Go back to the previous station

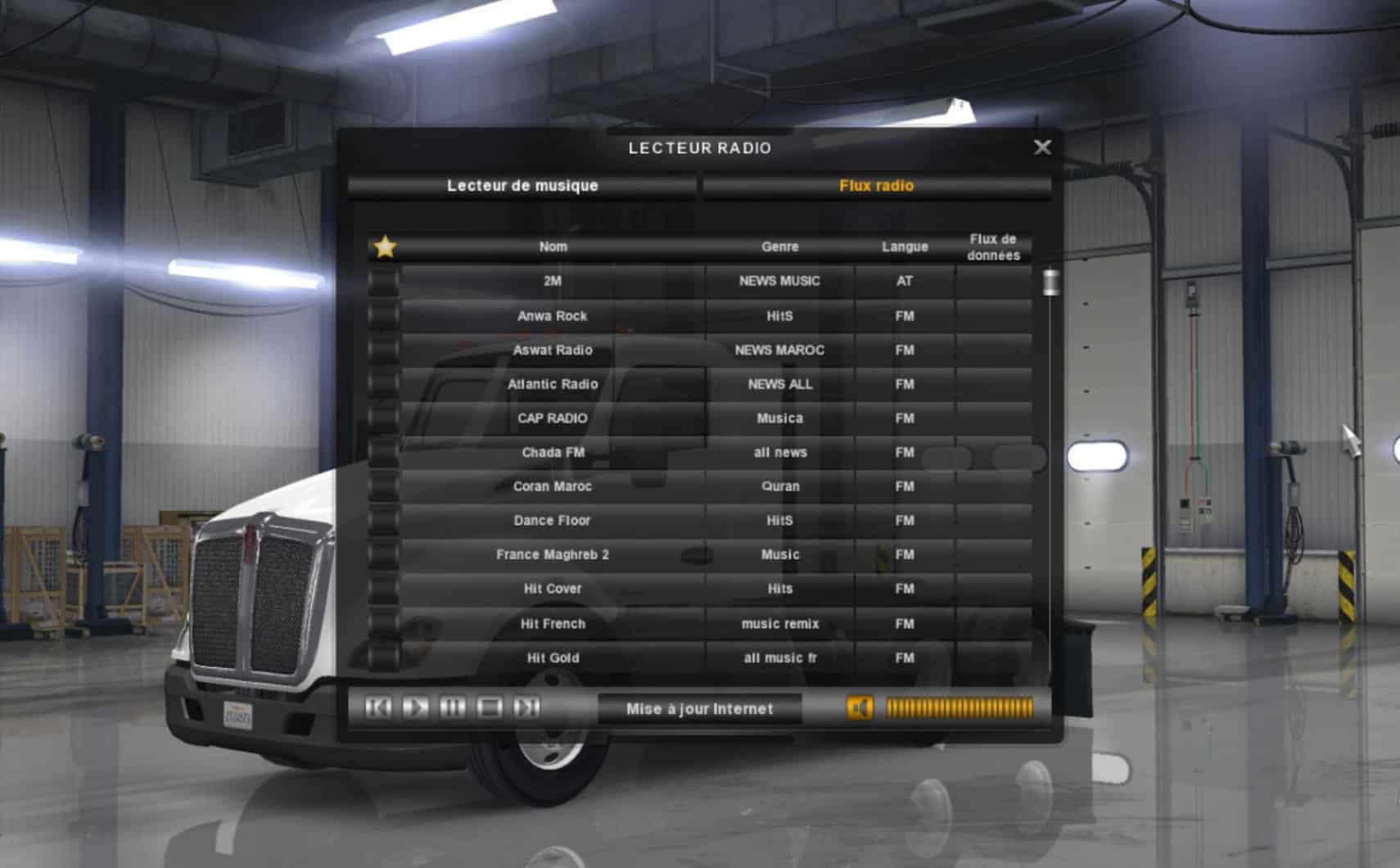point(377,708)
